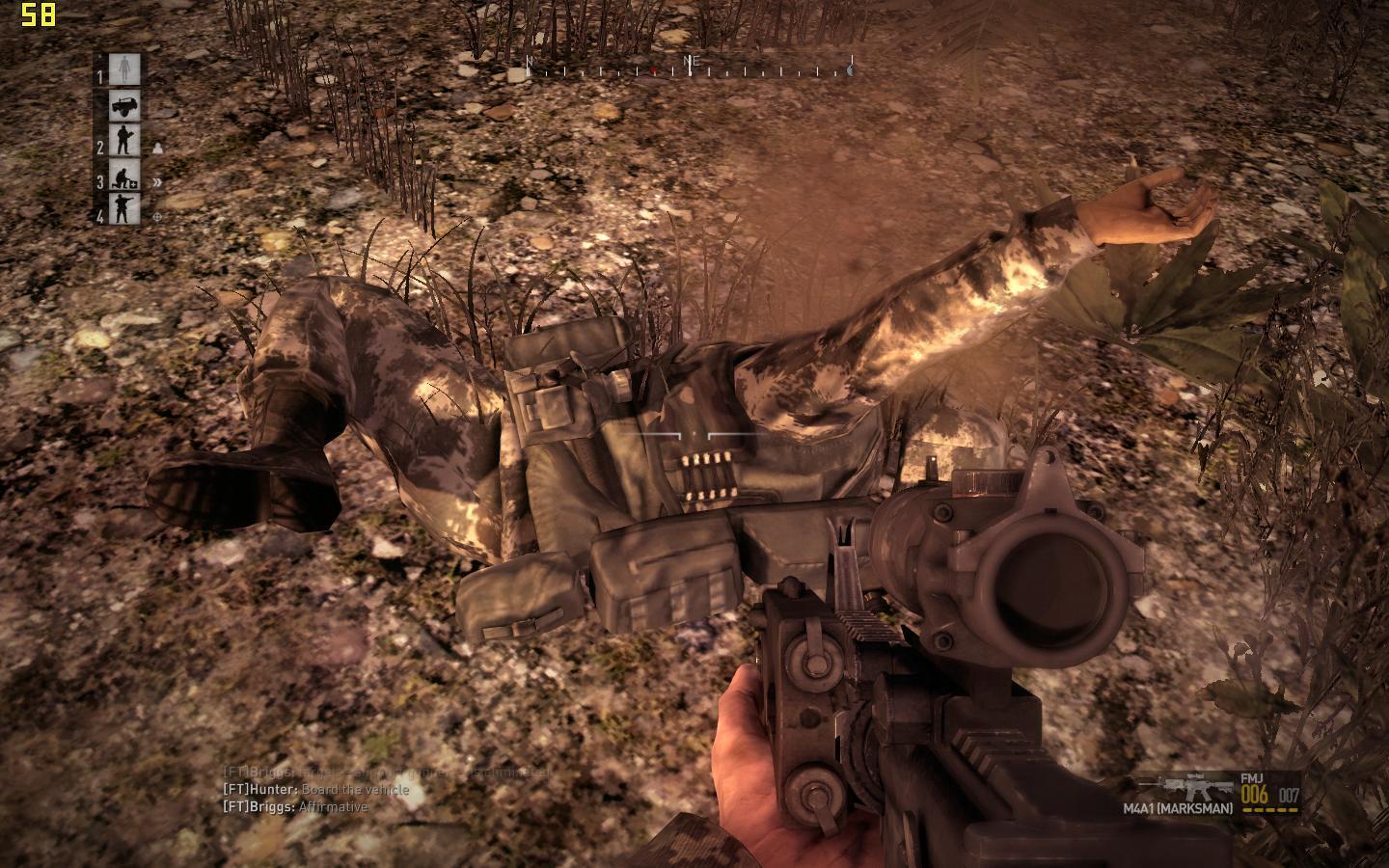The width and height of the screenshot is (1389, 868).
Task: Click the double-arrow status icon beside member 3
Action: pos(157,181)
